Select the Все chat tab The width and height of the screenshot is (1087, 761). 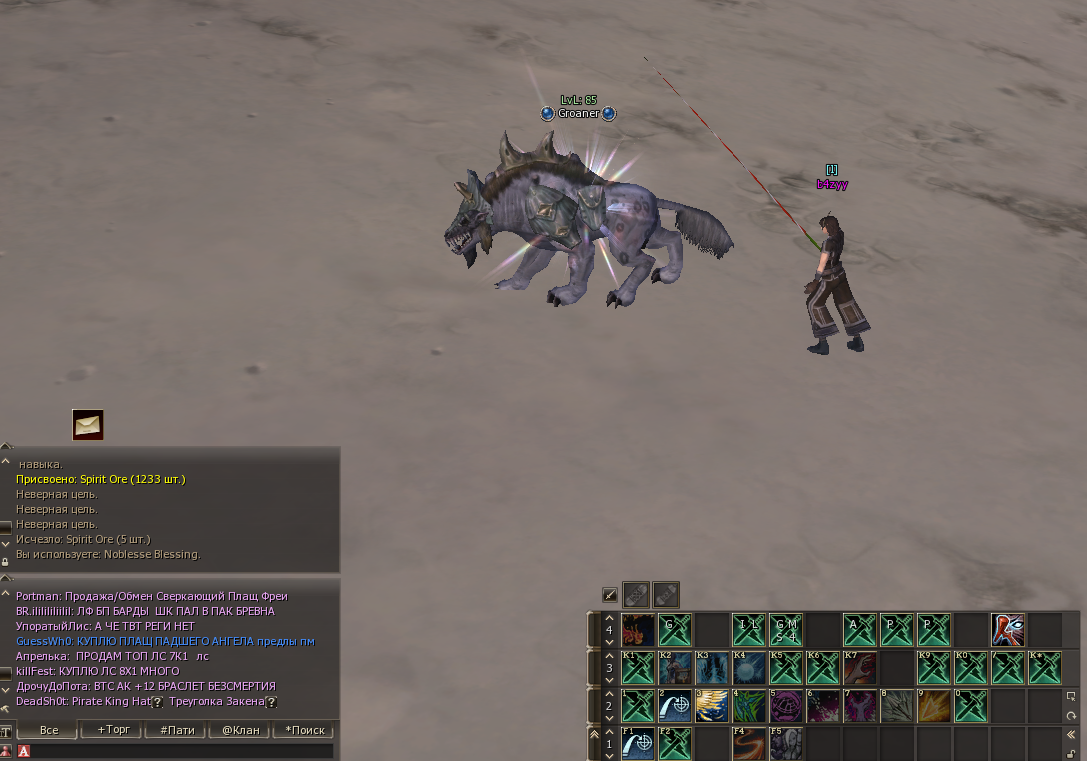pyautogui.click(x=48, y=730)
